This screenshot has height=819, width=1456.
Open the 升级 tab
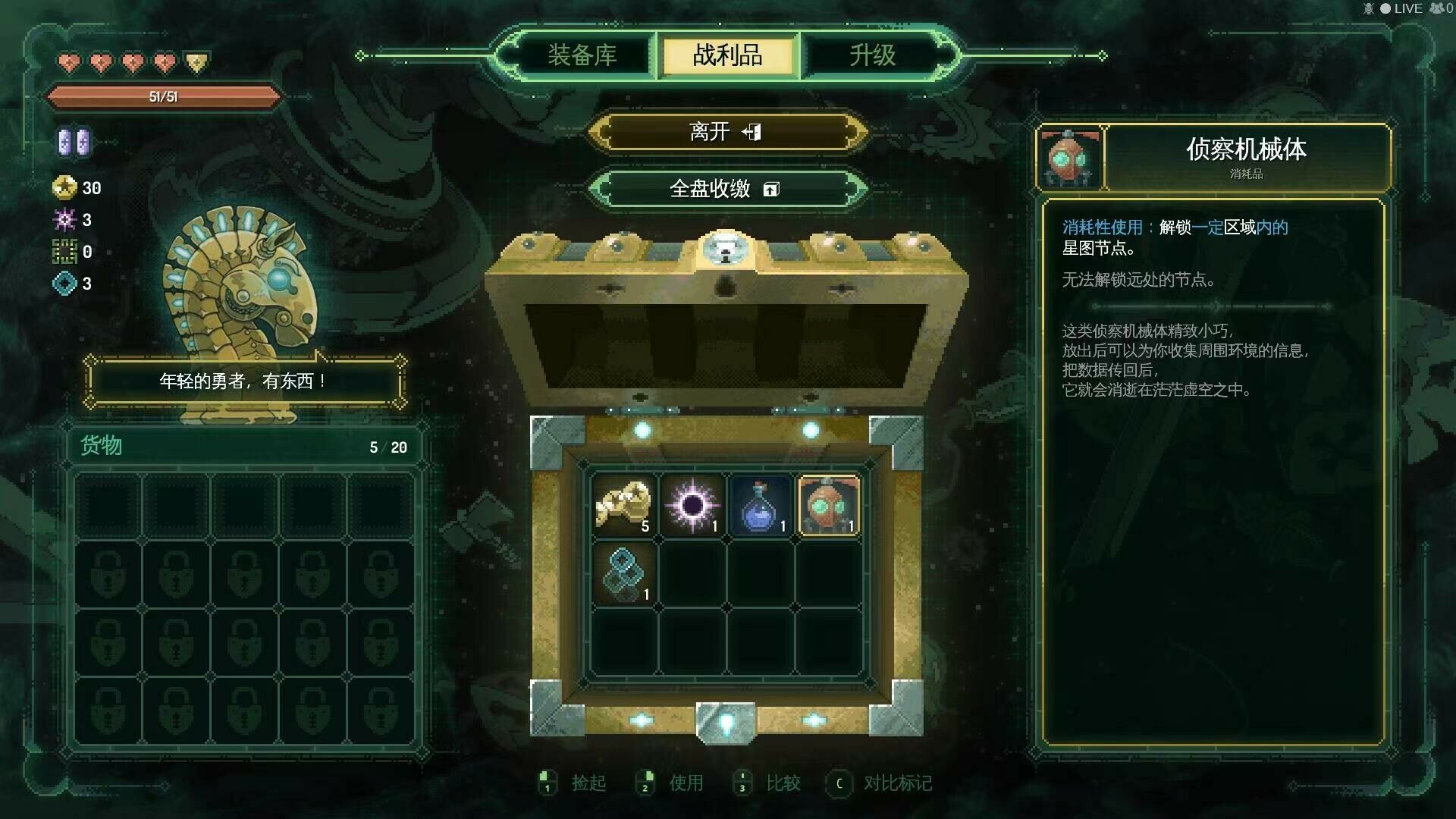click(x=871, y=55)
